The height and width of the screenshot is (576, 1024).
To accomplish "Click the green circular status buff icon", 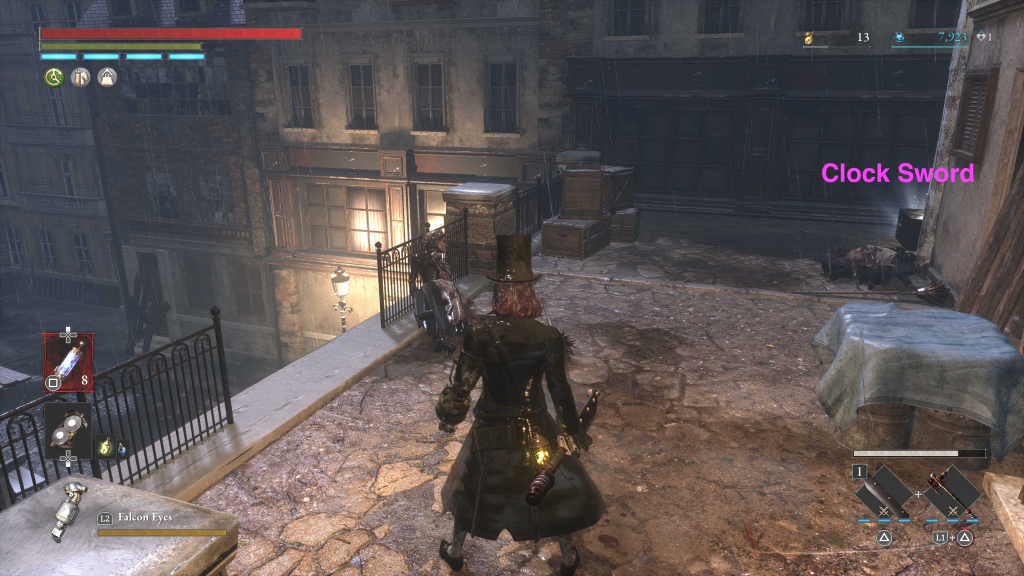I will [x=53, y=77].
